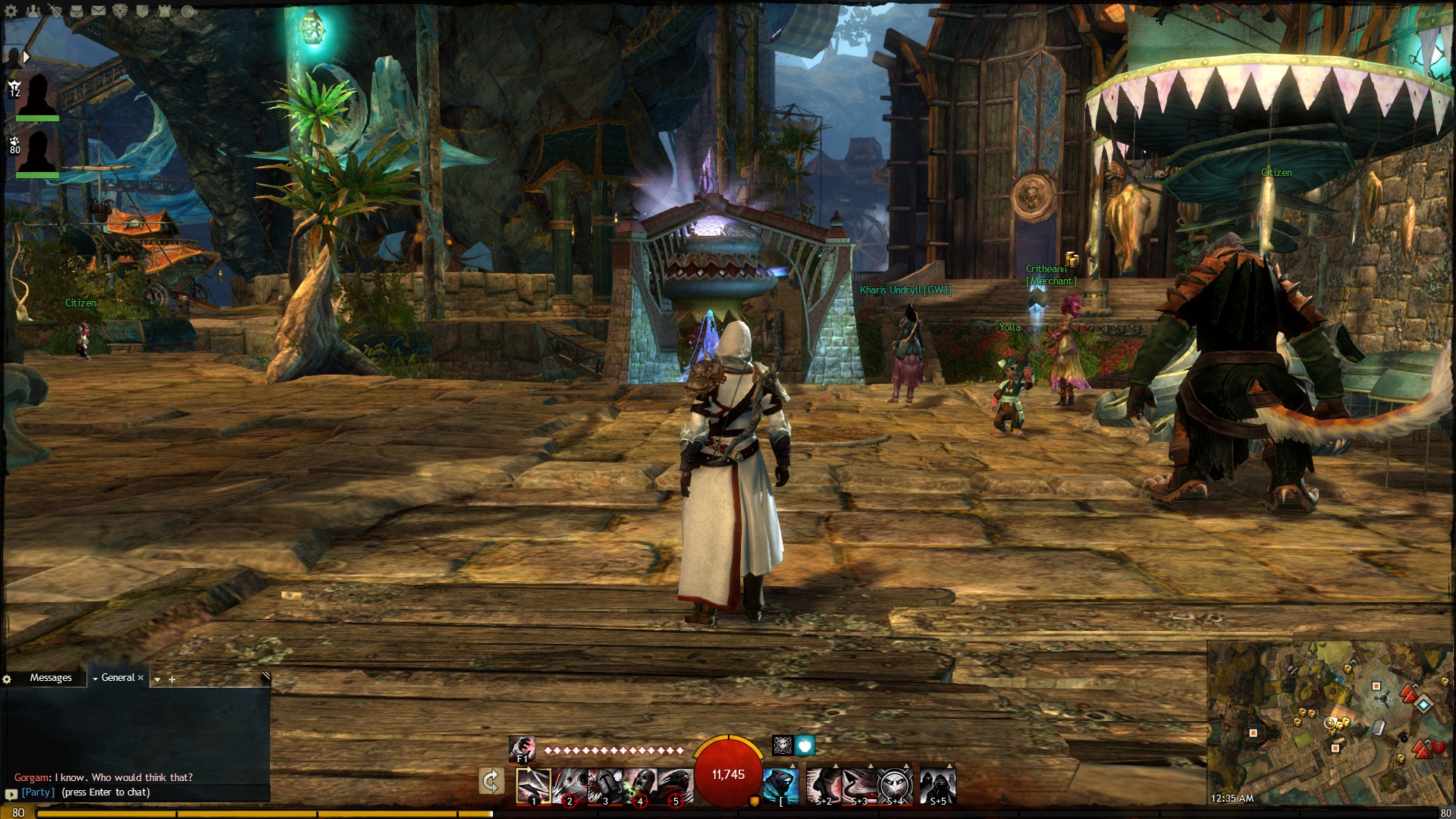
Task: Close the General chat tab
Action: coord(140,678)
